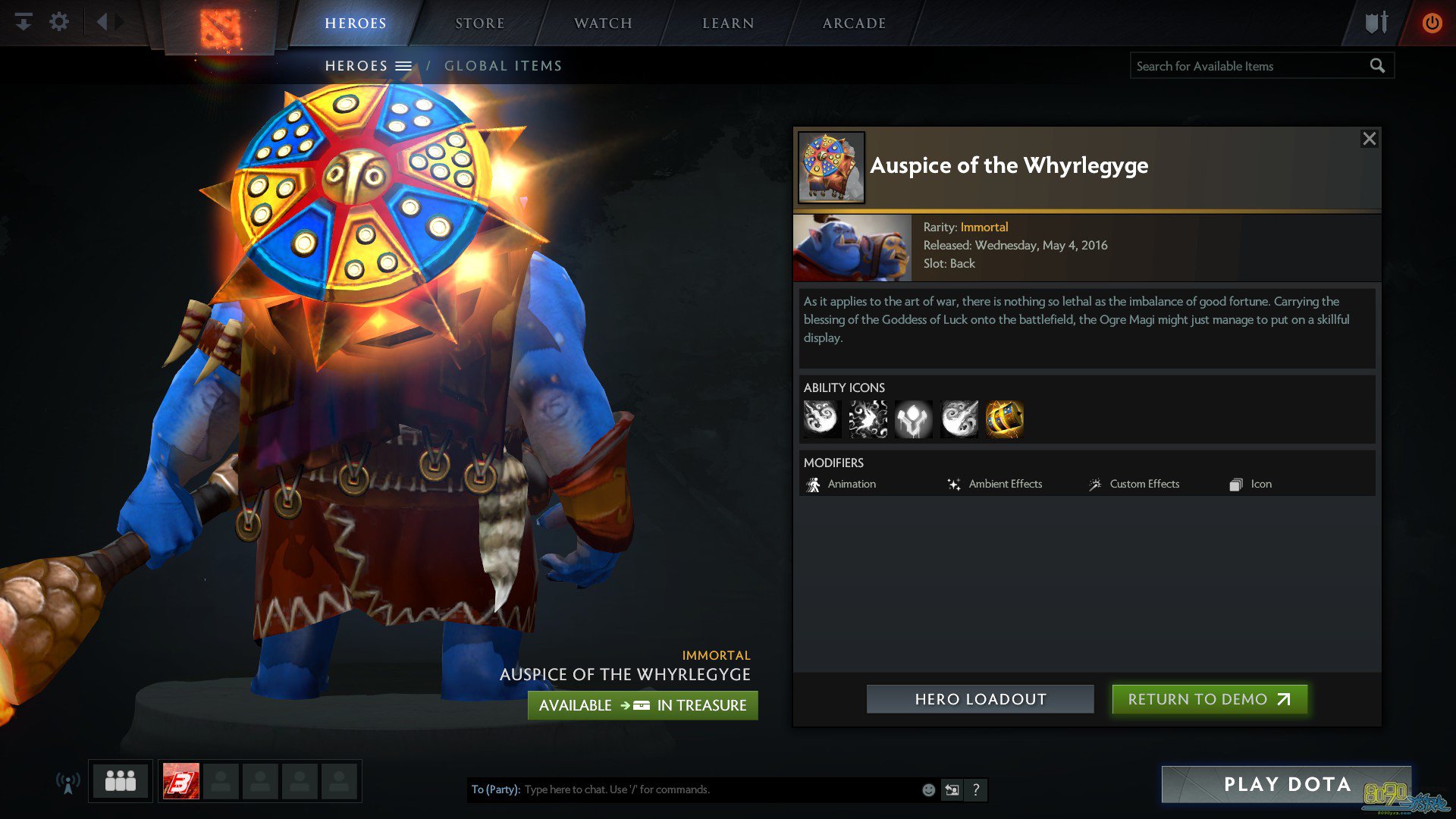Quit using the red power button
Image resolution: width=1456 pixels, height=819 pixels.
click(1432, 23)
